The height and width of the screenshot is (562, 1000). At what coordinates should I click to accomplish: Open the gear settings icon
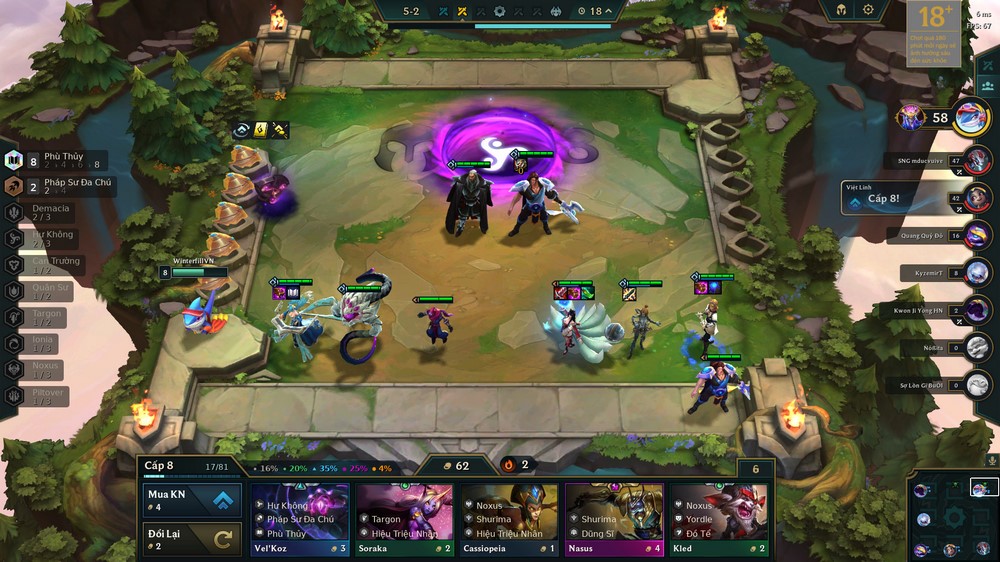pos(868,10)
